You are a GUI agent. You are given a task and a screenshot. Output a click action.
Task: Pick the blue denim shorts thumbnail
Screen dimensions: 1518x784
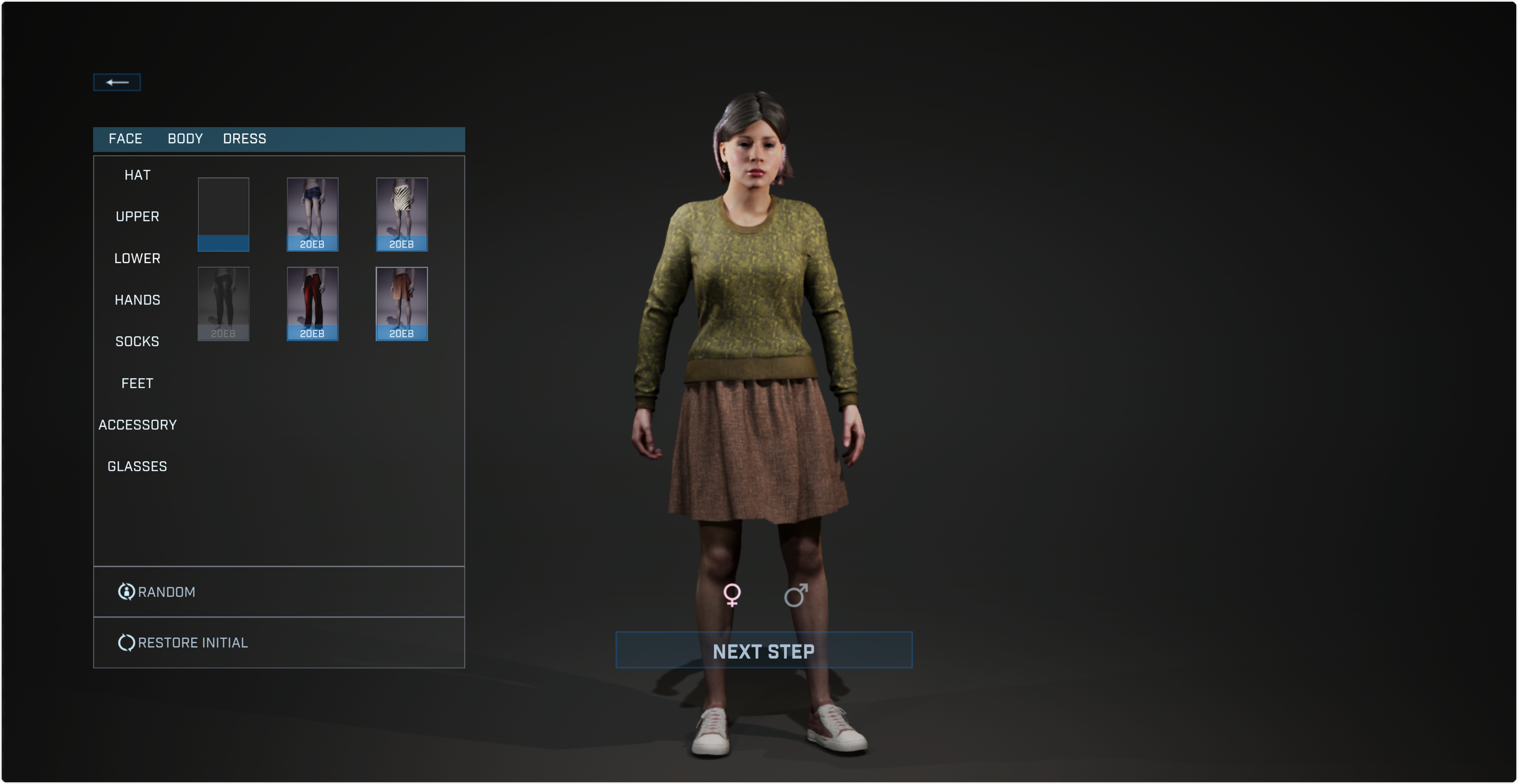tap(312, 215)
